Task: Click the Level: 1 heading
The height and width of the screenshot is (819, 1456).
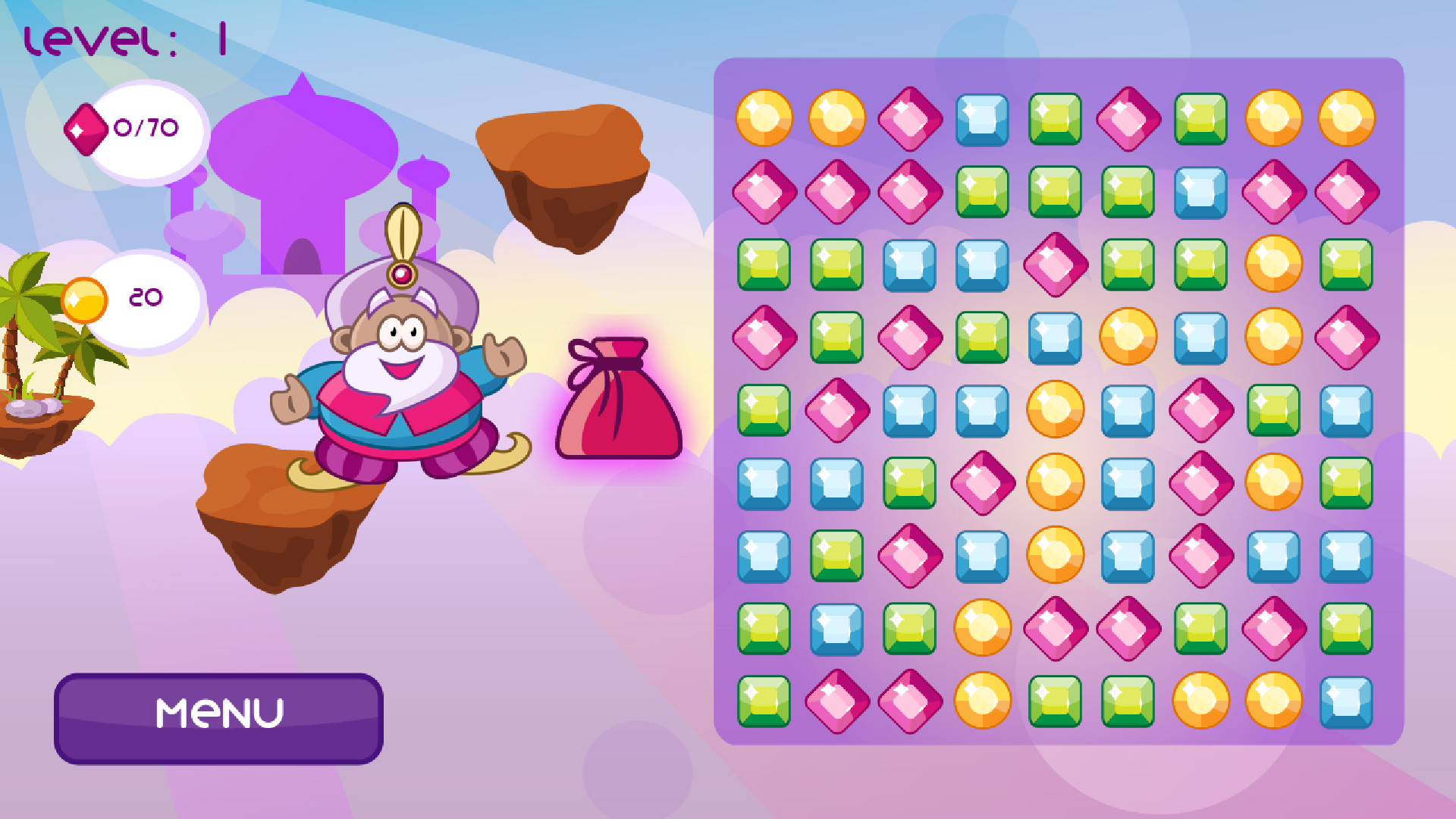Action: 125,38
